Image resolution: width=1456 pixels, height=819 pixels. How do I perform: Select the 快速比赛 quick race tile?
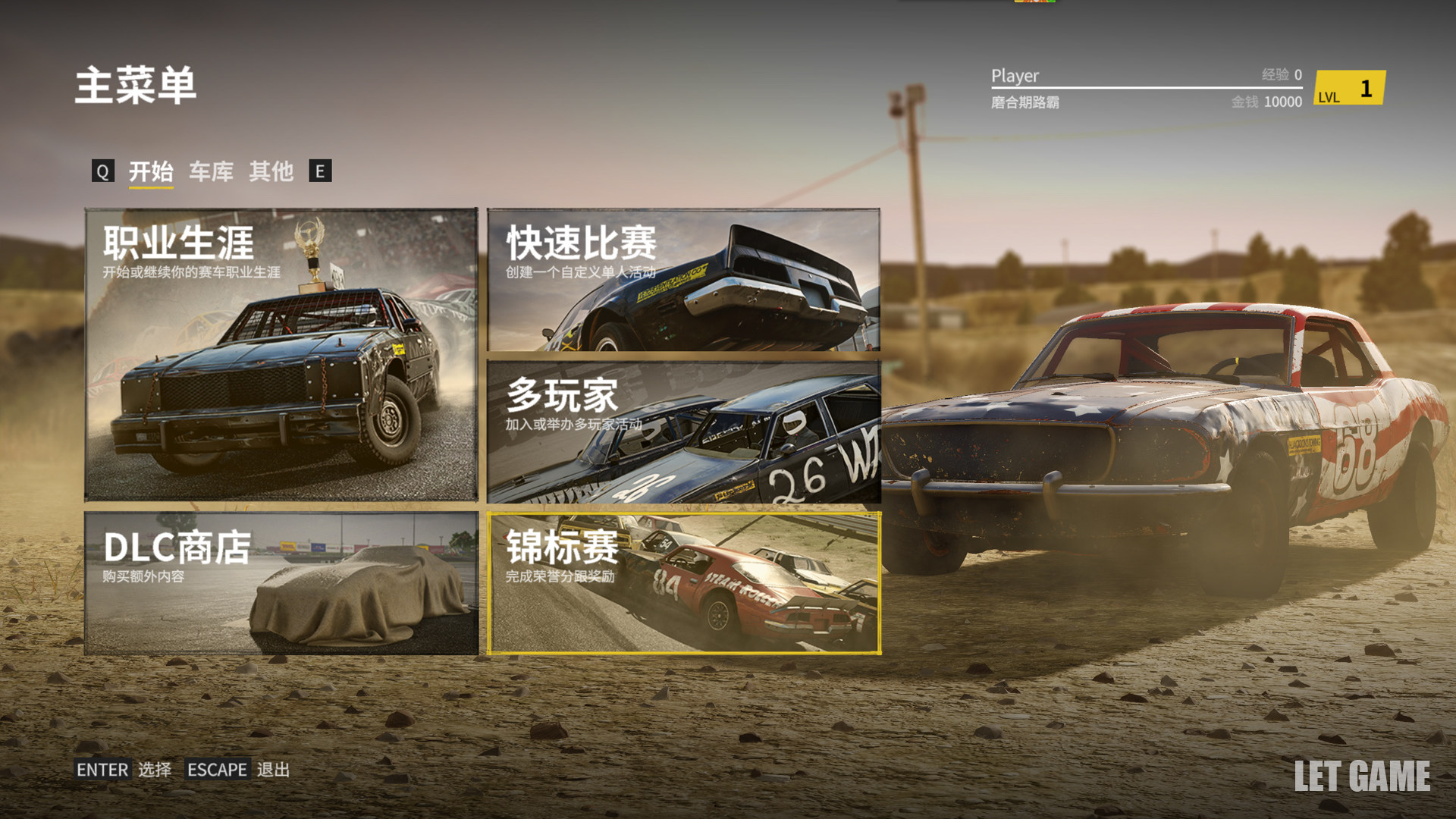[x=683, y=280]
